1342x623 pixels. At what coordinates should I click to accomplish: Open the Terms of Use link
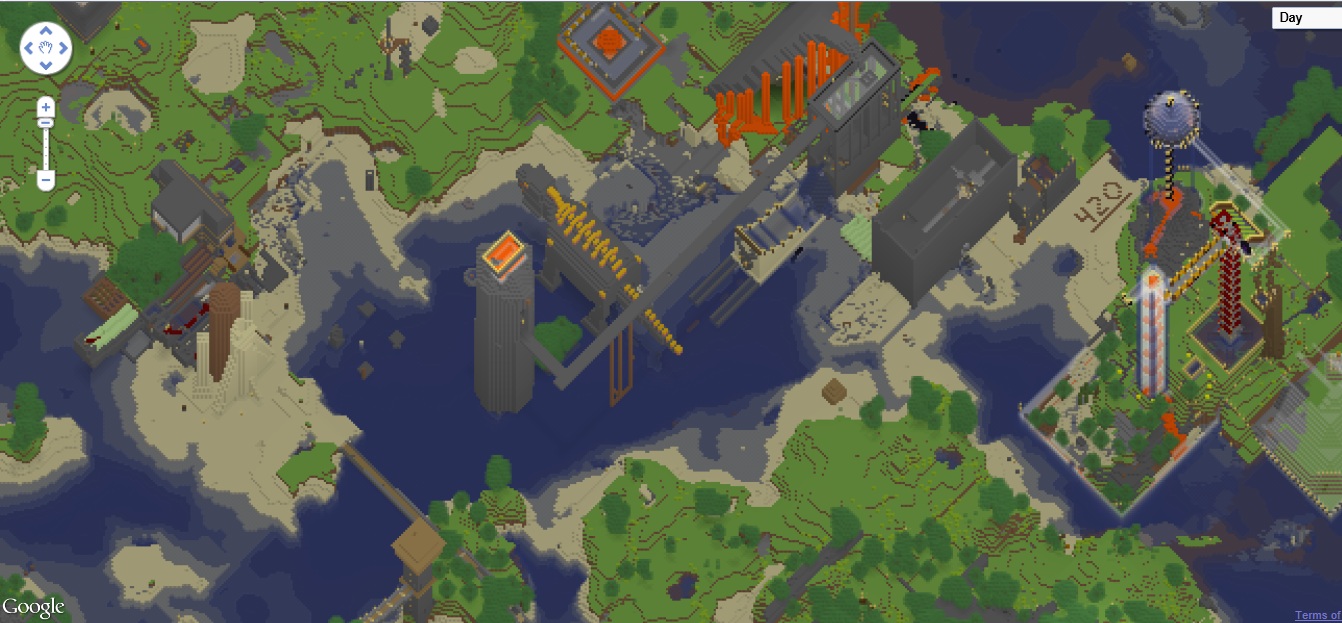(1317, 615)
